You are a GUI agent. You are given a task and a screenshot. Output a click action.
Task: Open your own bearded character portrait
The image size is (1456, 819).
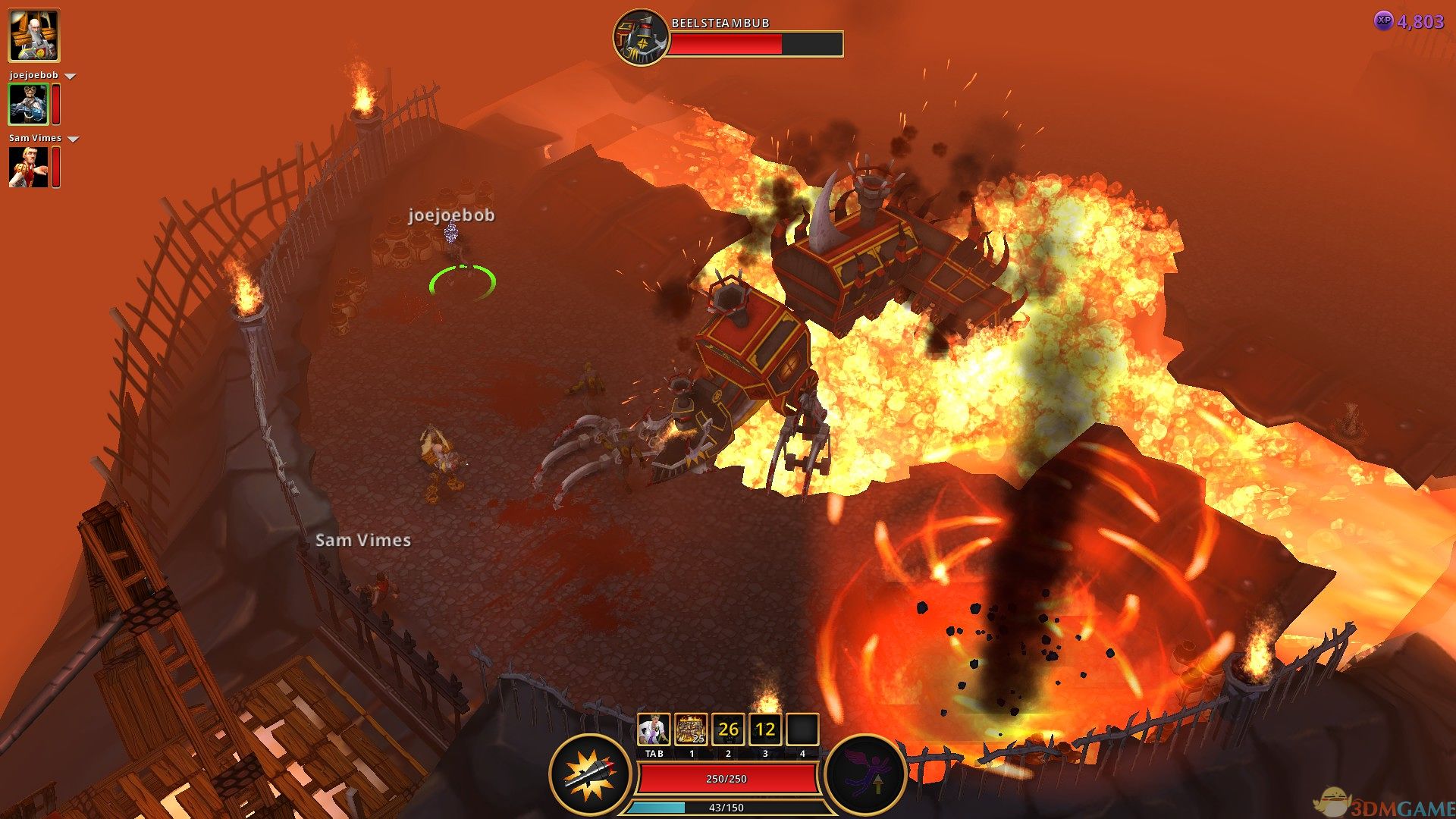point(33,36)
